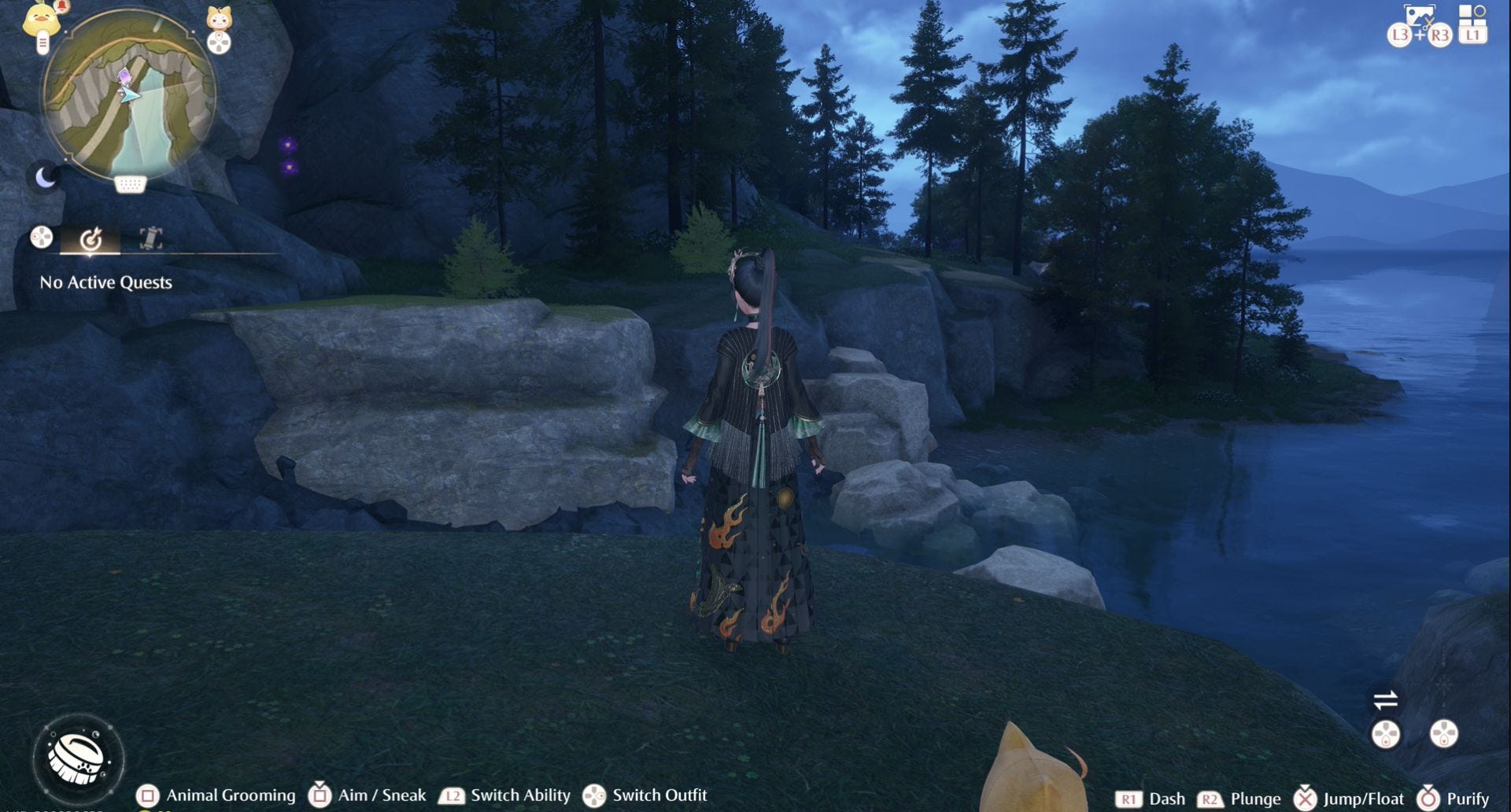Screen dimensions: 1511x812
Task: Open the grid shortcut menu icon
Action: click(x=1472, y=14)
